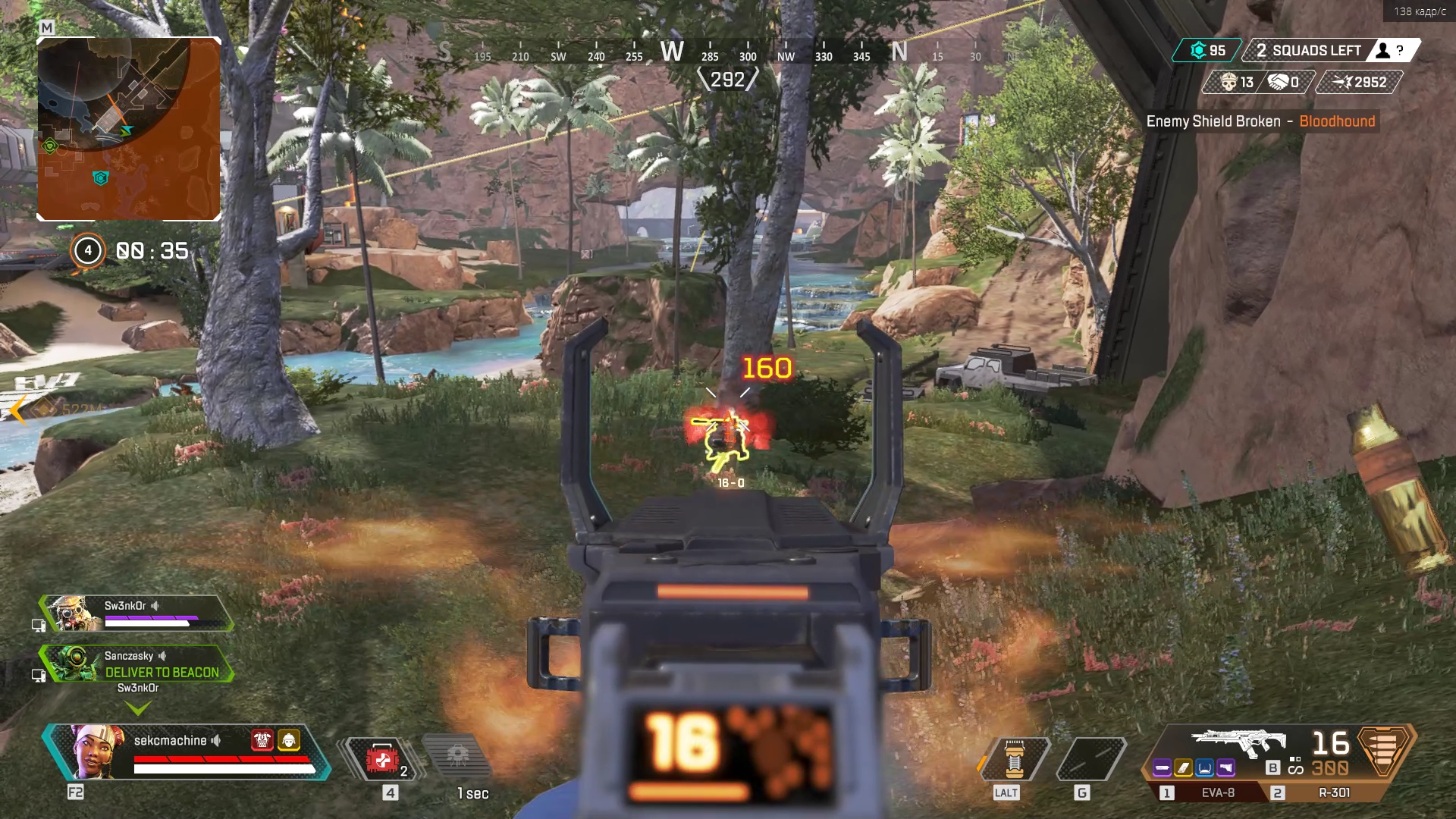Expand the minimap in the top-left corner
The height and width of the screenshot is (819, 1456).
click(x=129, y=129)
